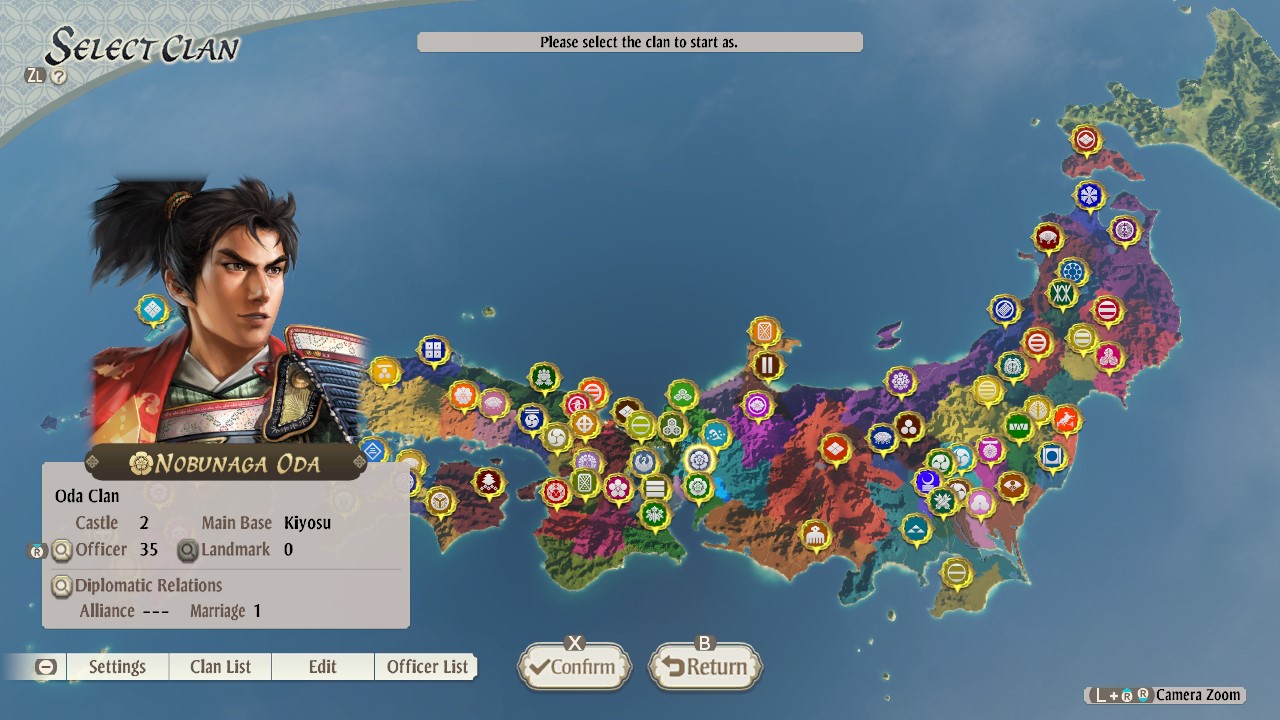Switch to the Clan List tab
This screenshot has width=1280, height=720.
(x=219, y=666)
